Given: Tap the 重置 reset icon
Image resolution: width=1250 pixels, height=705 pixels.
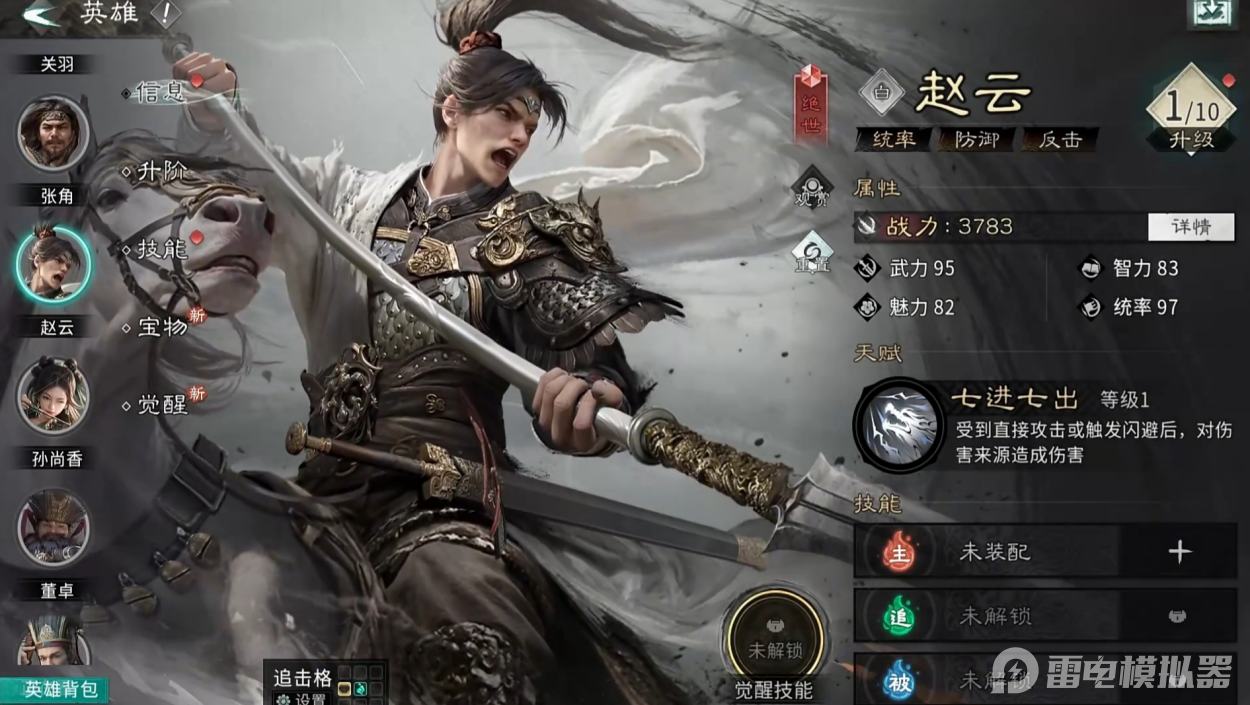Looking at the screenshot, I should tap(811, 254).
